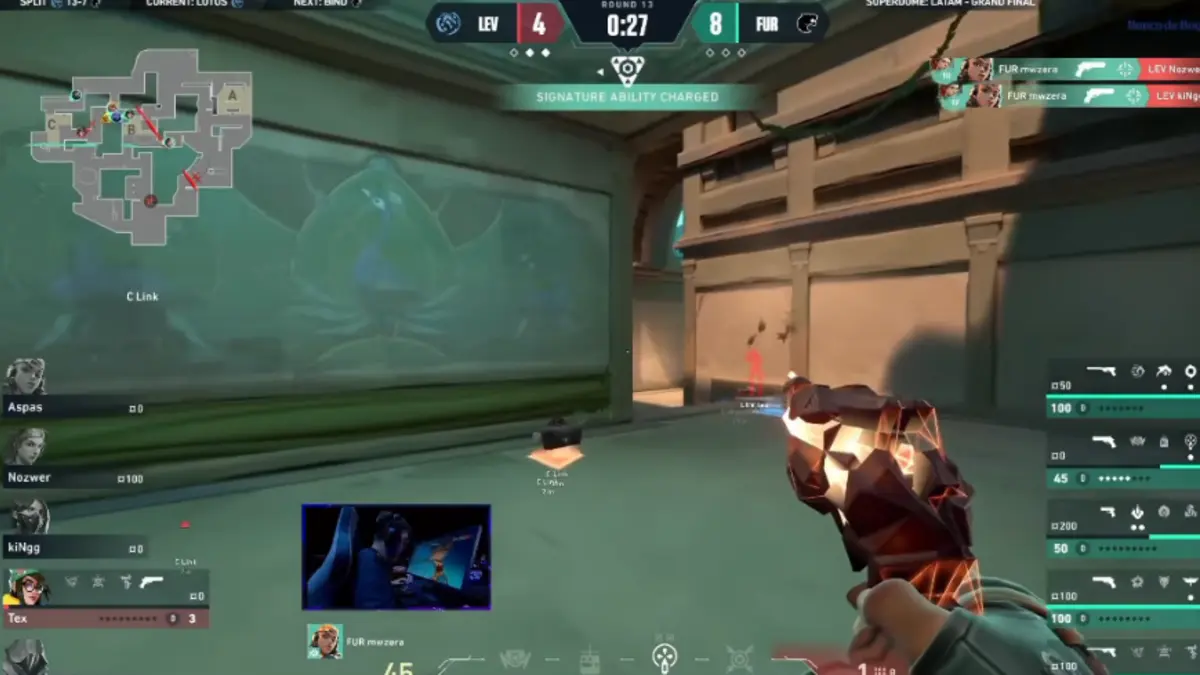
Task: Click the LEV team logo
Action: [x=448, y=24]
